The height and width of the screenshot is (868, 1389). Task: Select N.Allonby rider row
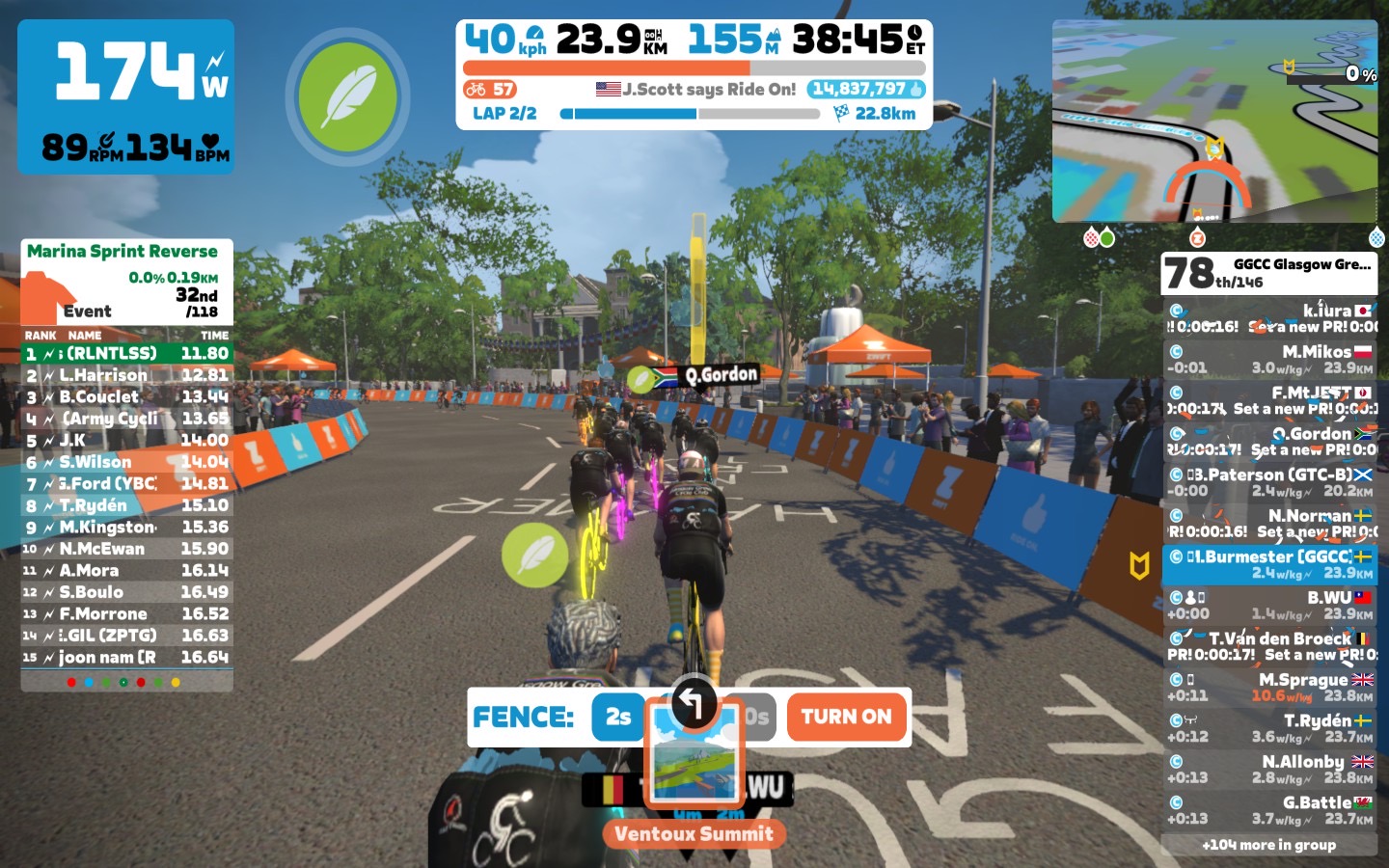(x=1269, y=770)
